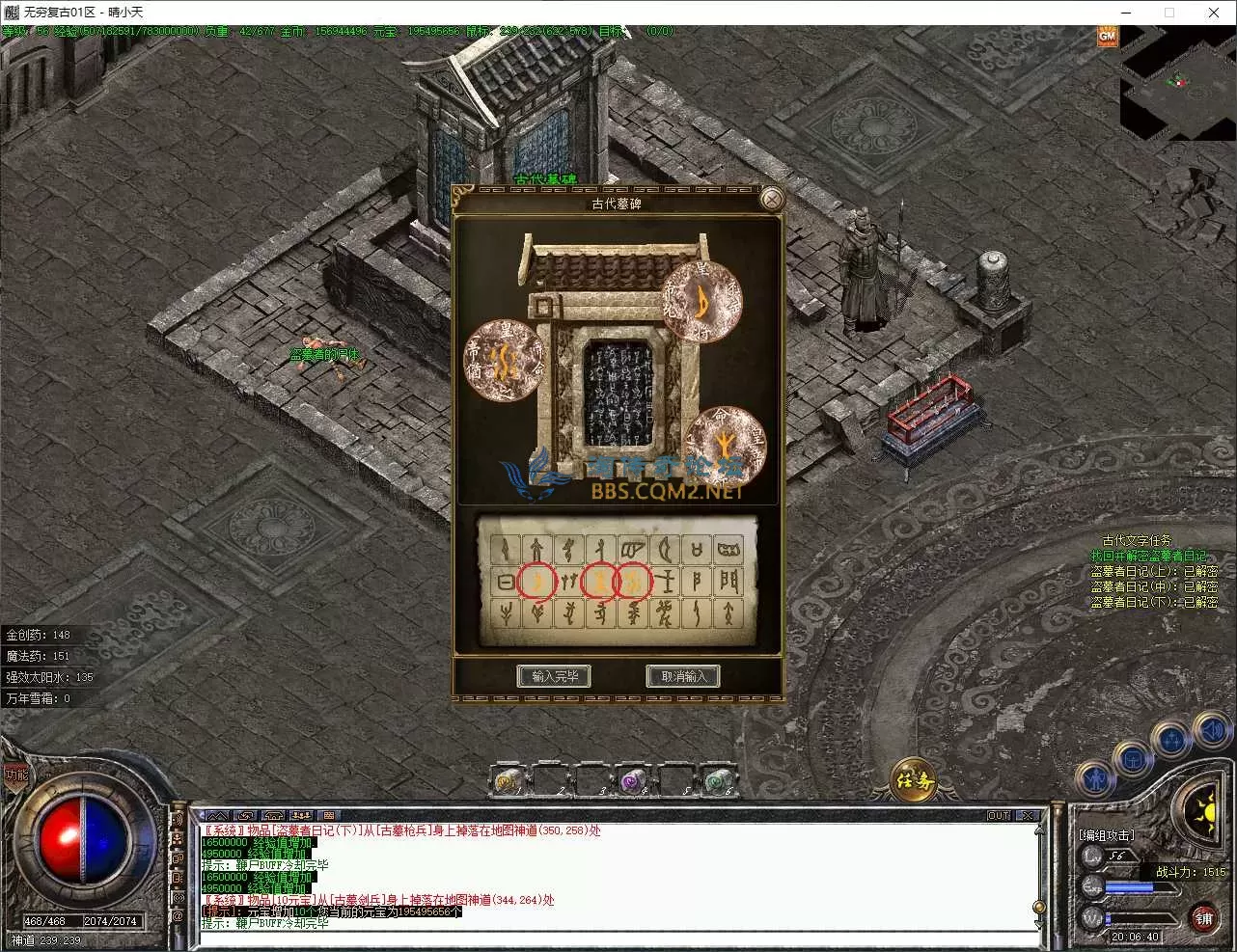Image resolution: width=1237 pixels, height=952 pixels.
Task: Click the 功能 function button
Action: 16,774
